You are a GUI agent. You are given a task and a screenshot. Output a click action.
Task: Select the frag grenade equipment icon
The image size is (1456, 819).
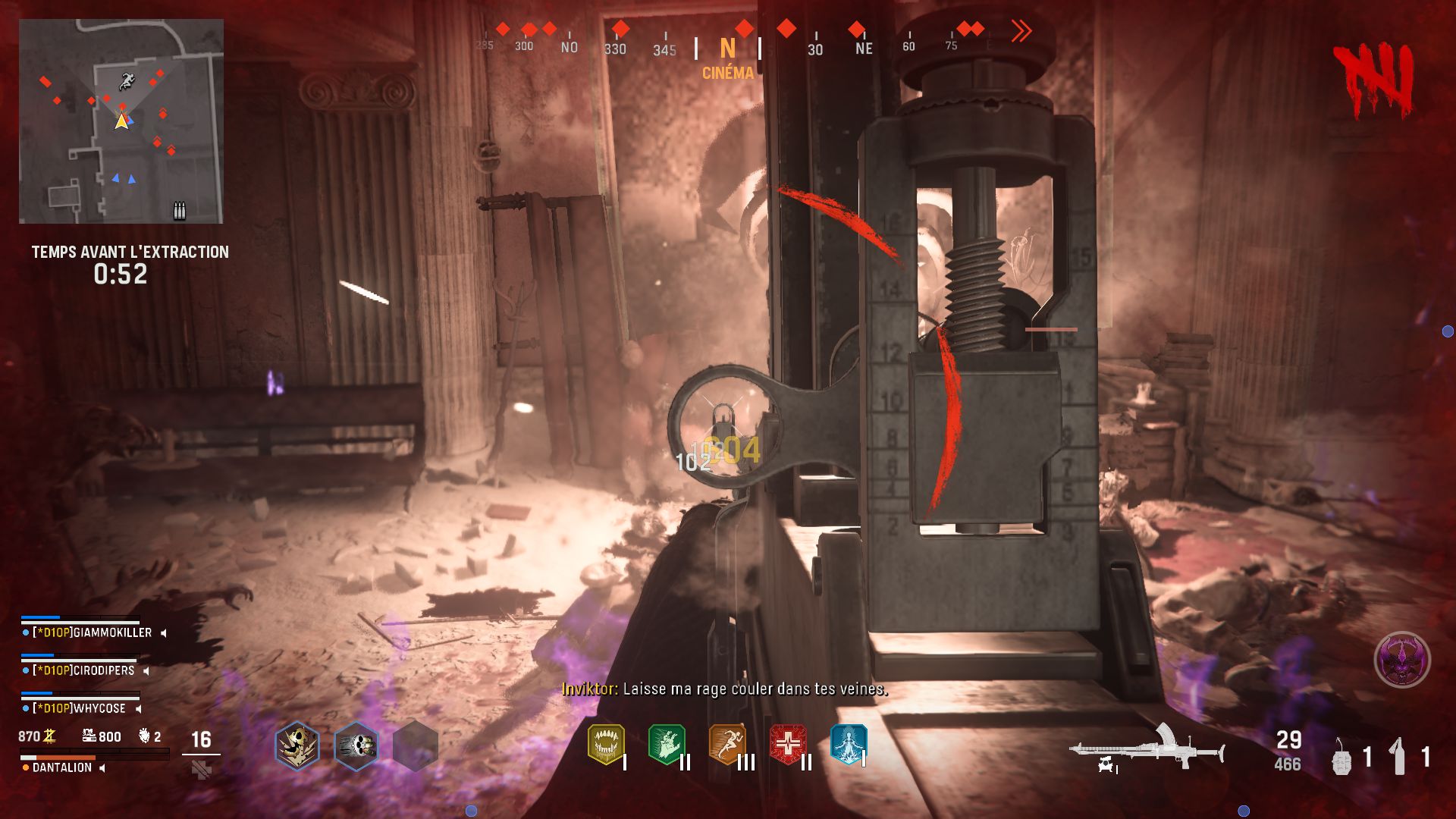tap(1341, 757)
